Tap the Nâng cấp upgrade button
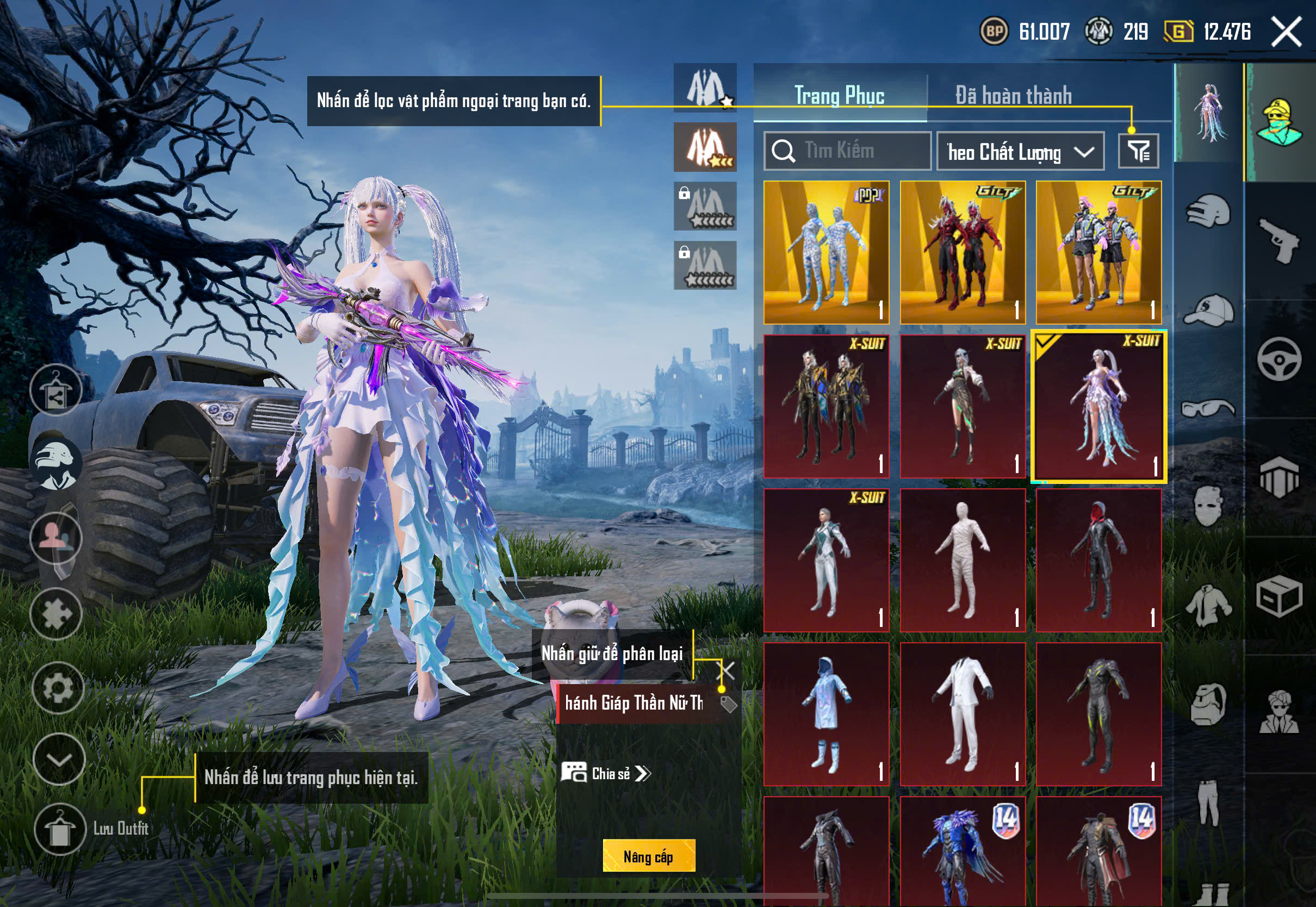 (648, 856)
